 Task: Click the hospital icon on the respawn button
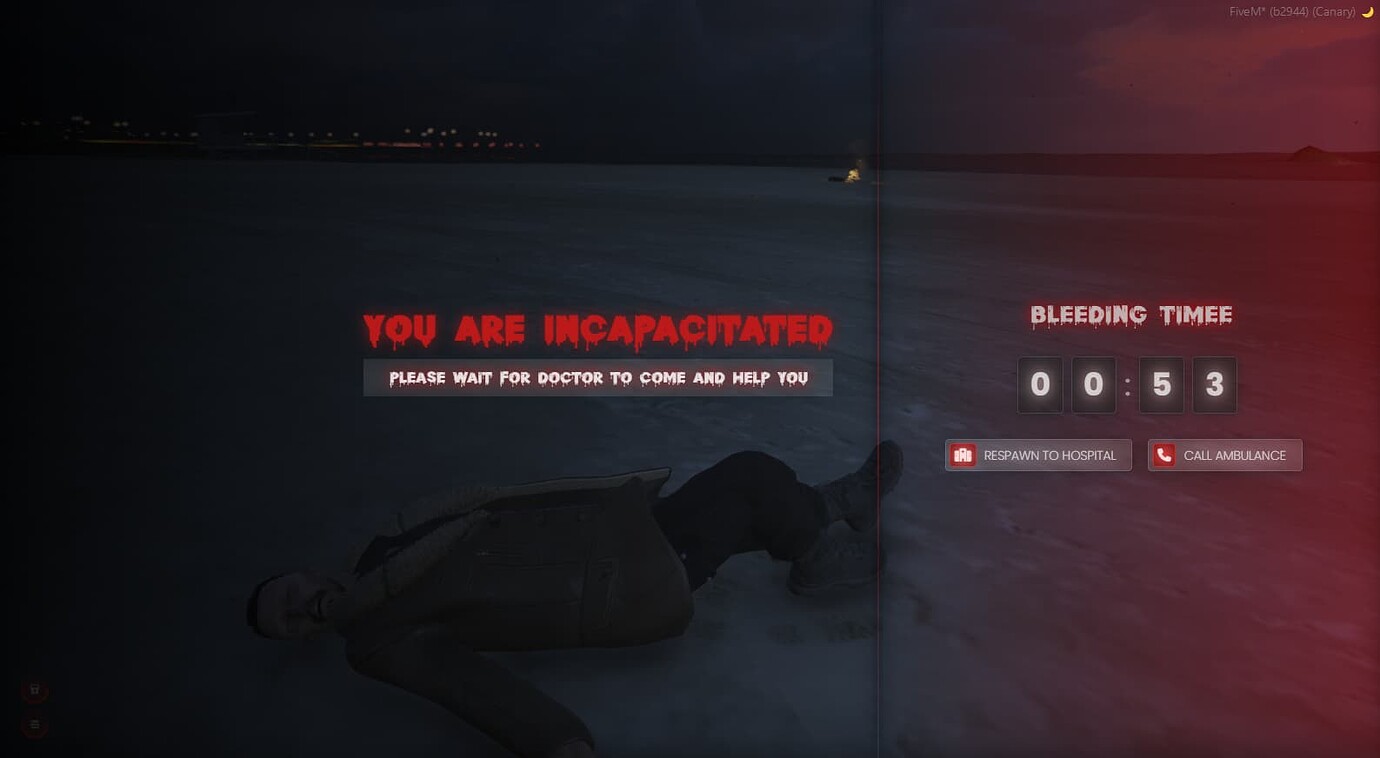click(963, 454)
